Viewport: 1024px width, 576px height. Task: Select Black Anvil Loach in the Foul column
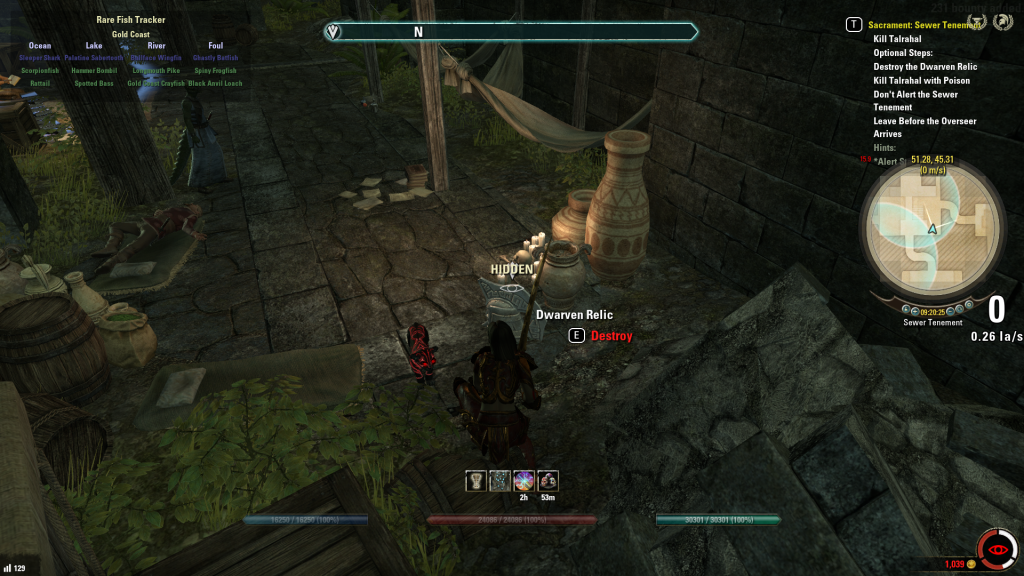click(216, 84)
